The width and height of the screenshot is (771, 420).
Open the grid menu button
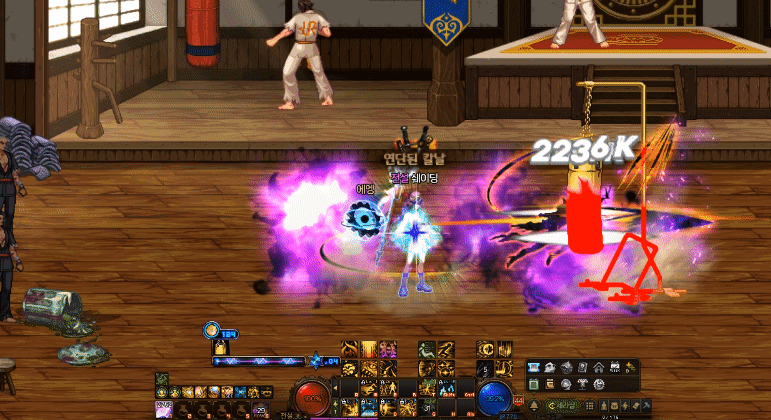(589, 405)
